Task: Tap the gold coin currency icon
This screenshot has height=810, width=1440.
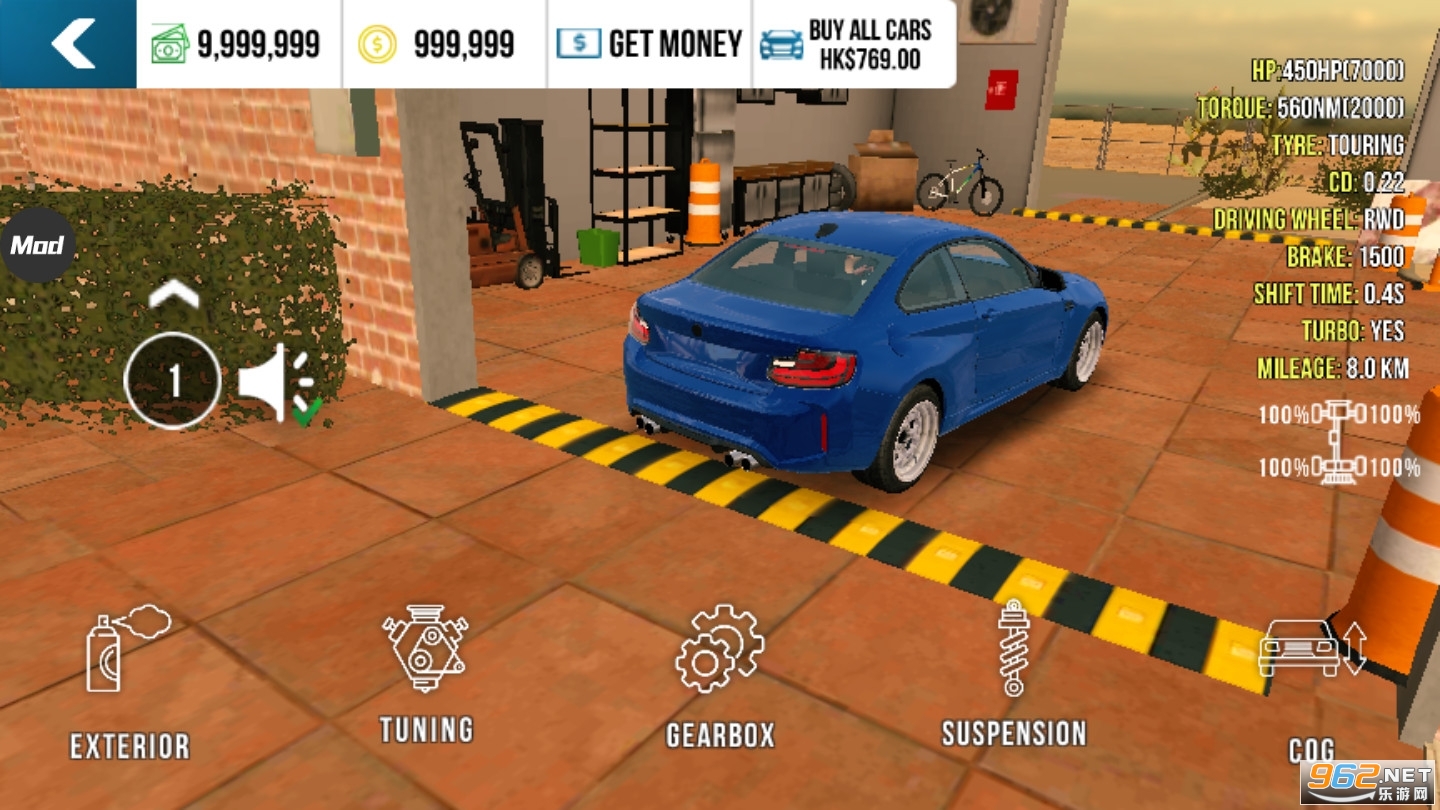Action: pos(376,41)
